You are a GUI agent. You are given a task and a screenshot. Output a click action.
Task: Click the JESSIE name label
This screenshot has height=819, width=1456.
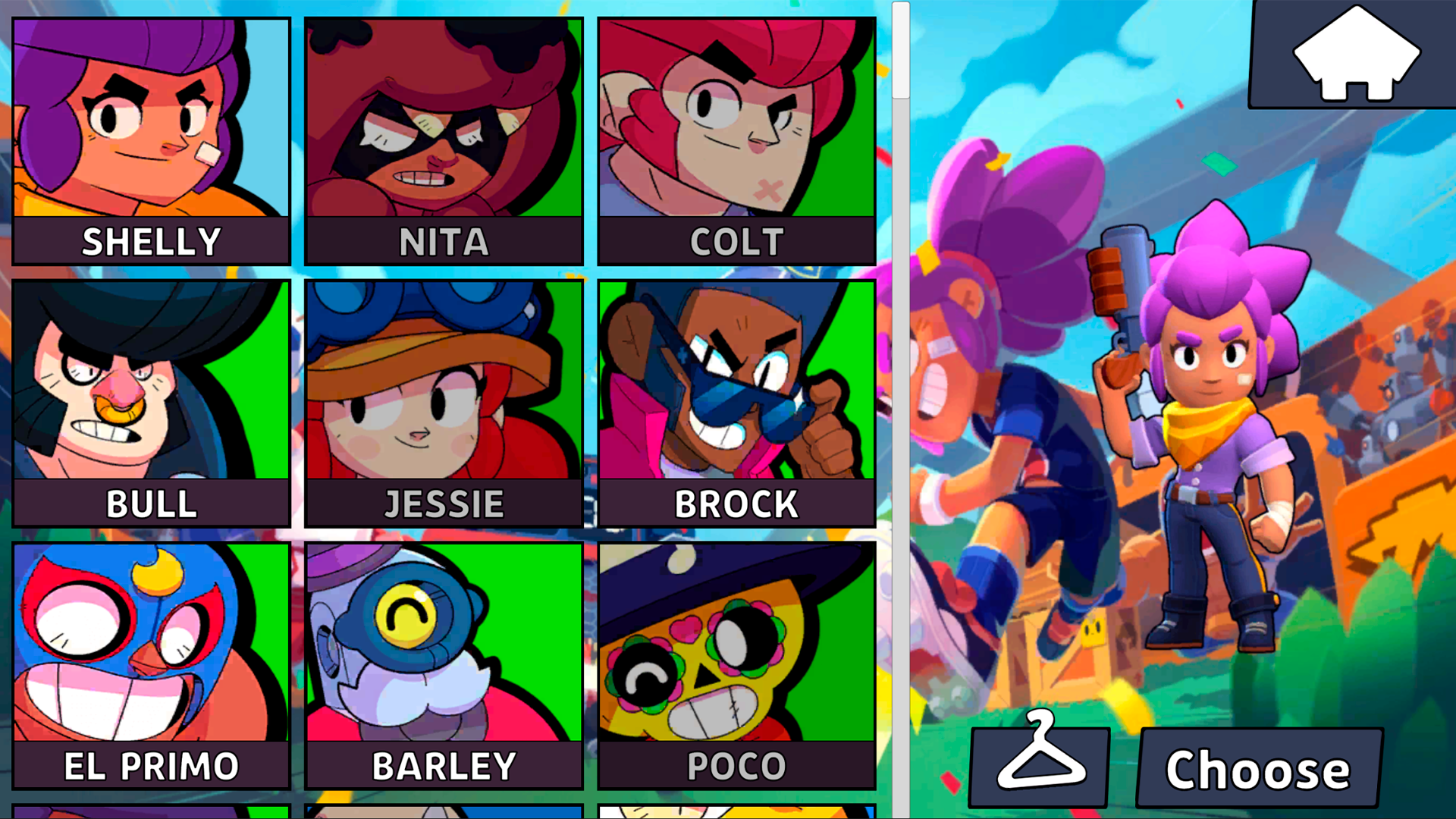click(x=443, y=502)
